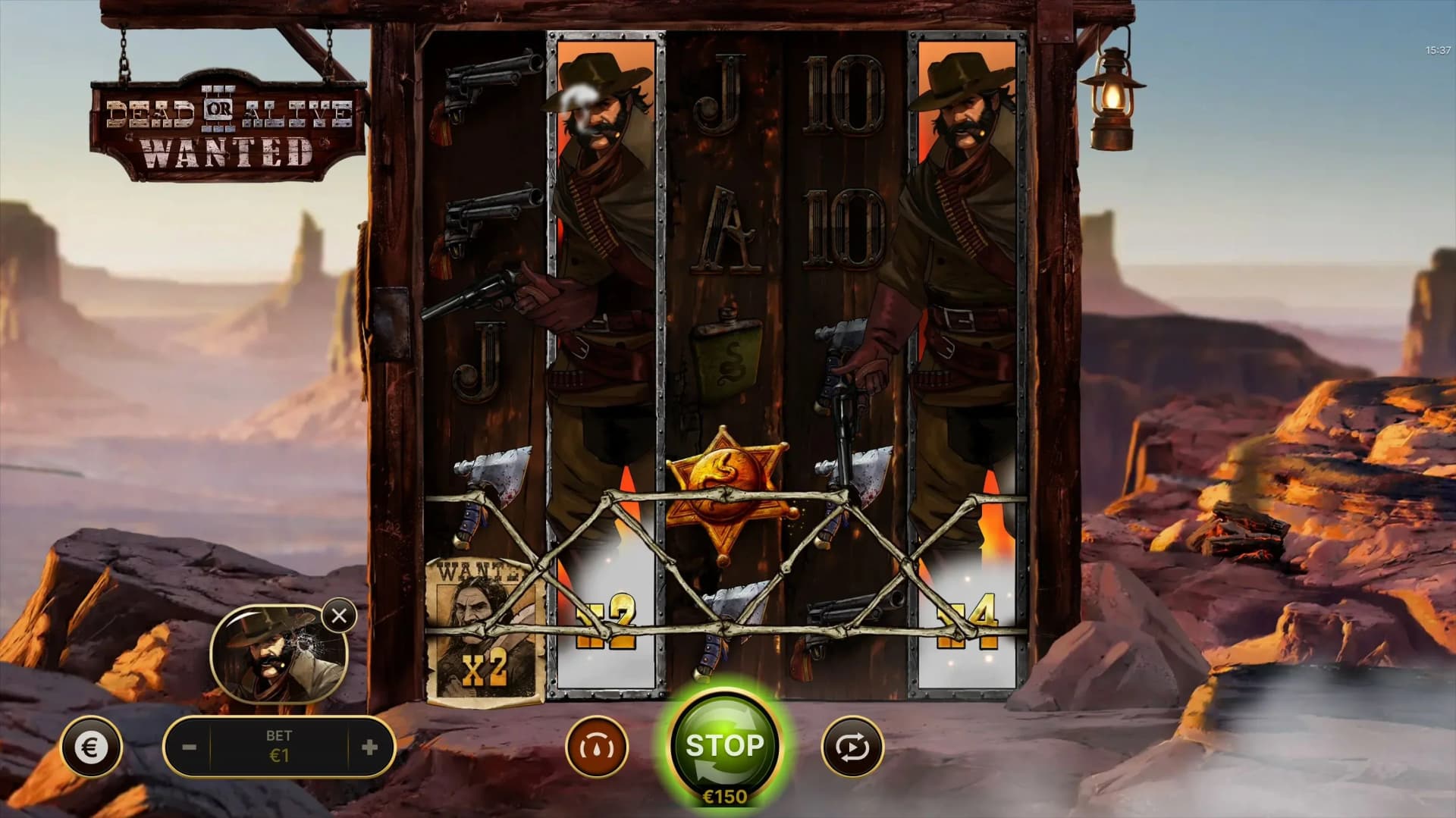Decrease the bet with the minus button
Screen dimensions: 1456x818
tap(190, 747)
